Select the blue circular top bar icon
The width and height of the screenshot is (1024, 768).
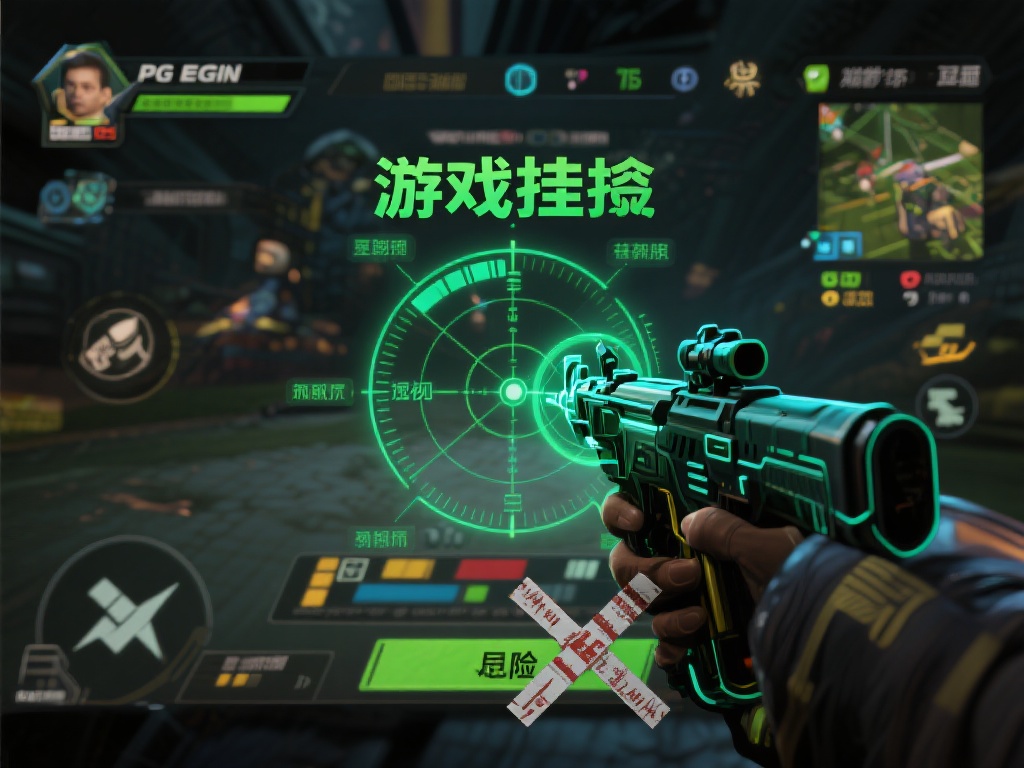[x=684, y=79]
